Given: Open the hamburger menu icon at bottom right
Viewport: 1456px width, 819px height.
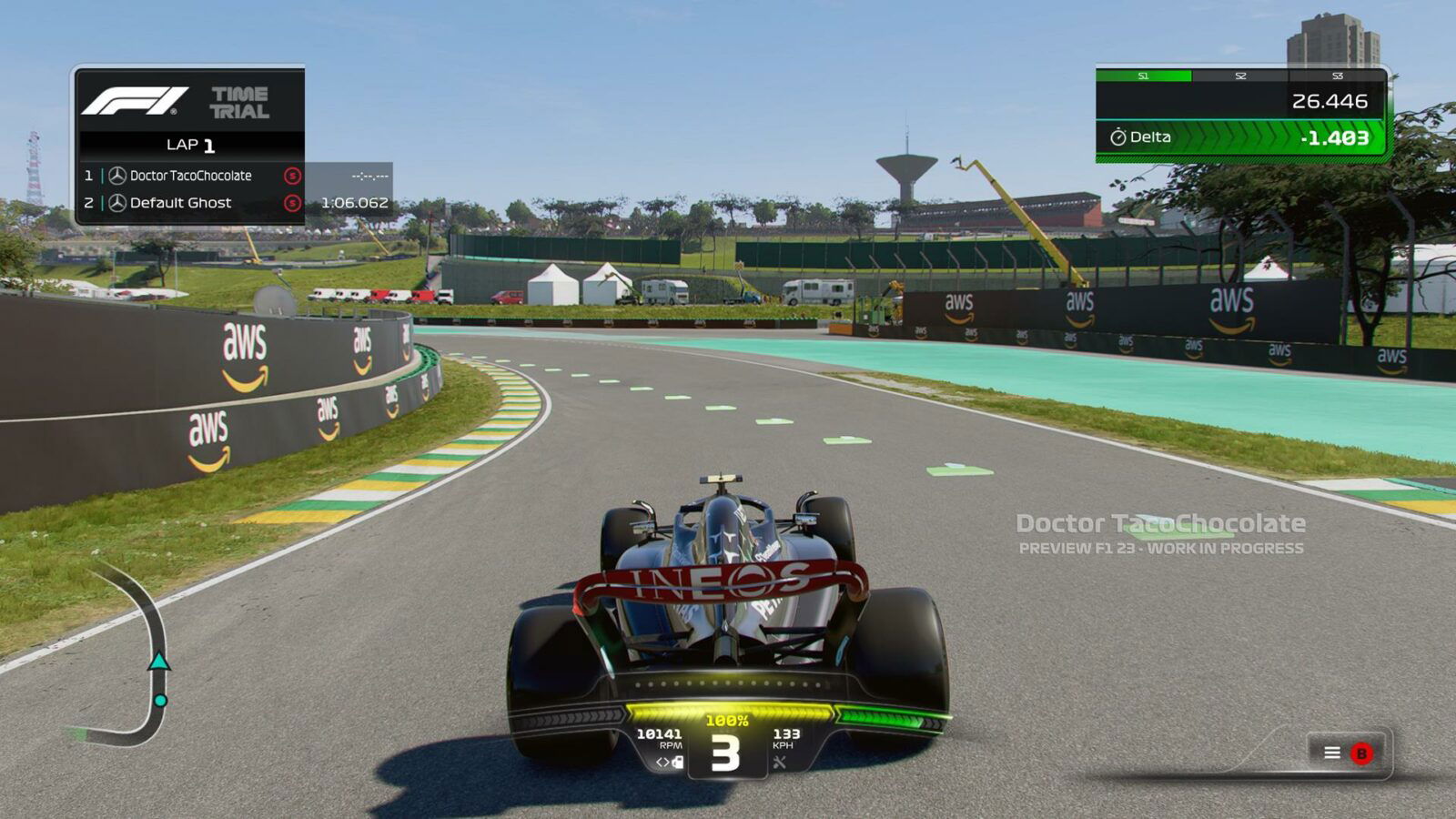Looking at the screenshot, I should pyautogui.click(x=1334, y=753).
